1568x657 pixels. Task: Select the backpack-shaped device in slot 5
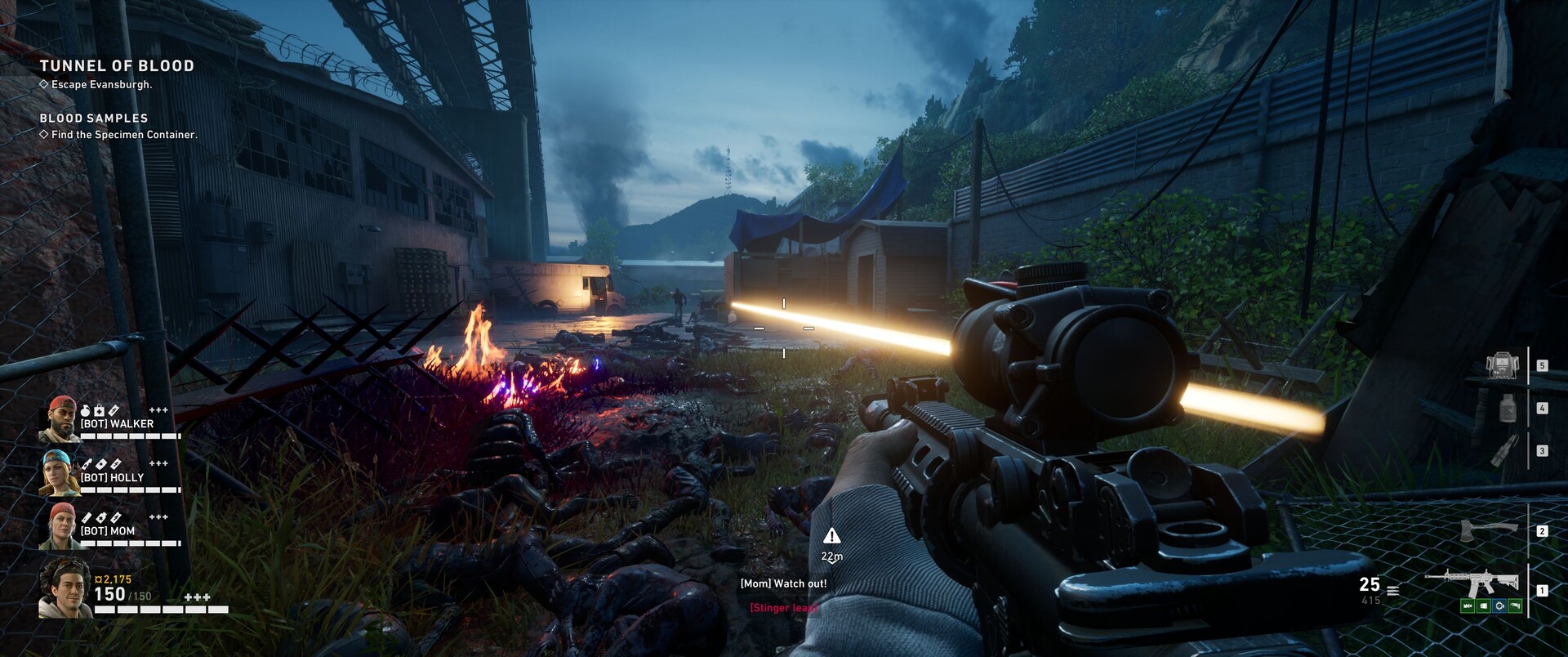pyautogui.click(x=1501, y=365)
